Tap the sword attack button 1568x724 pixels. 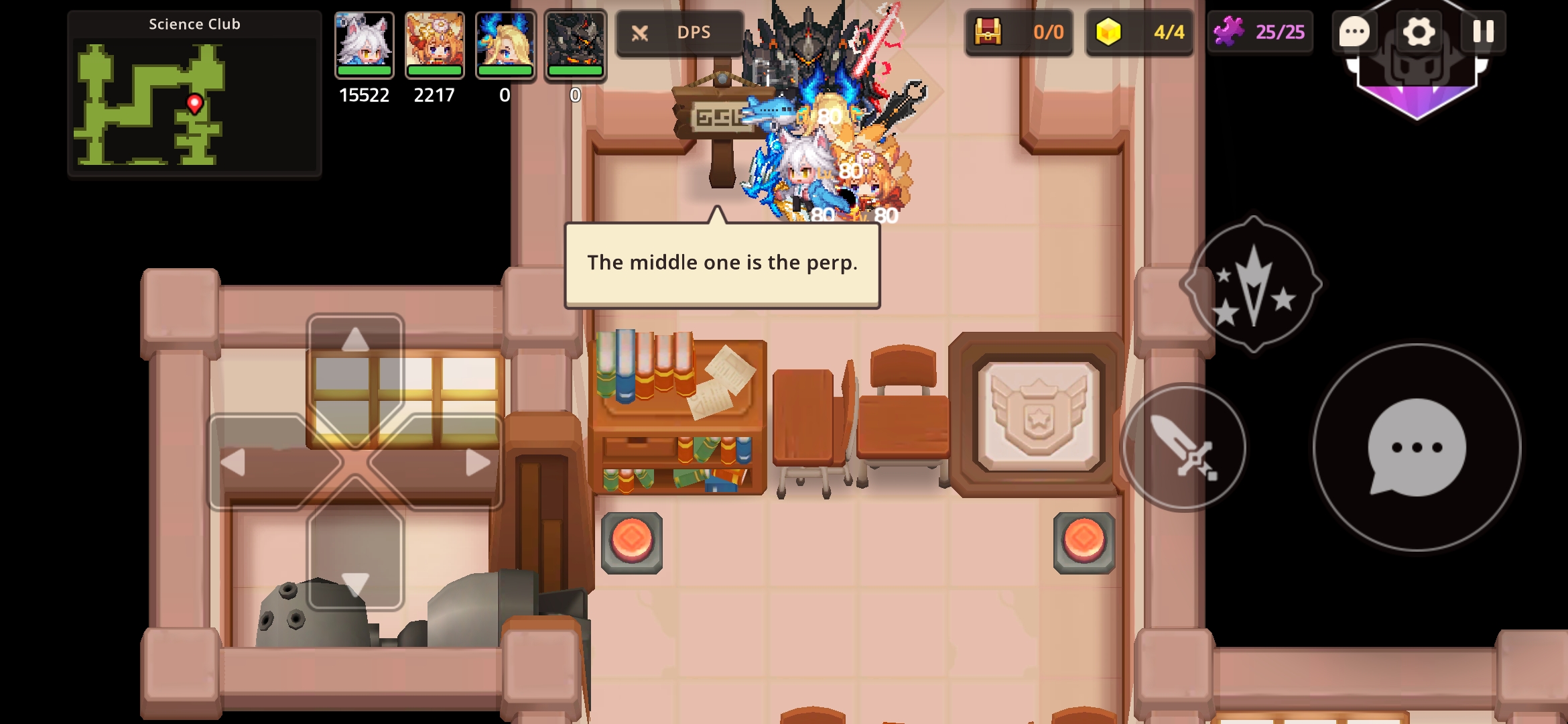1183,447
